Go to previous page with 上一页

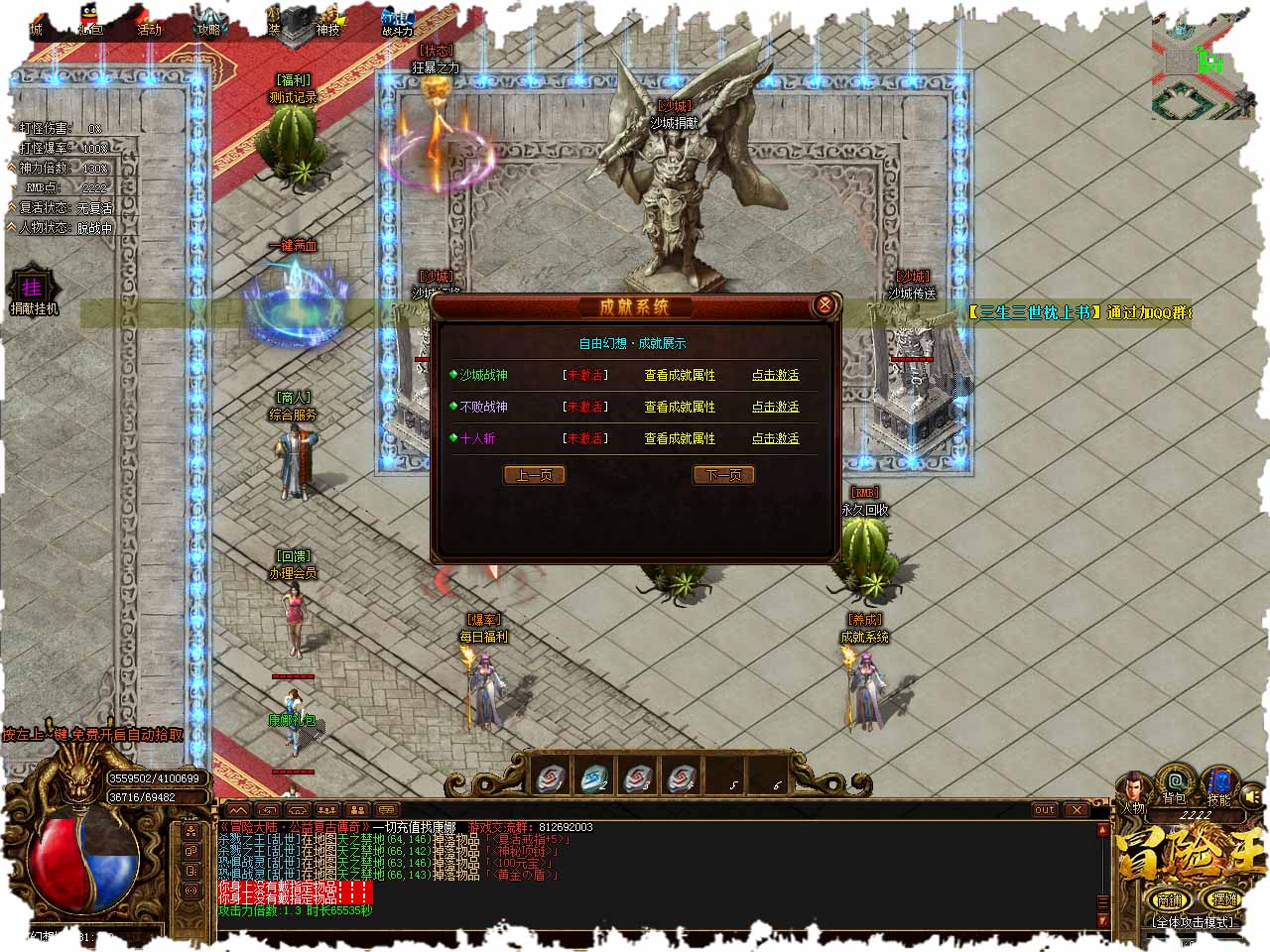tap(534, 475)
